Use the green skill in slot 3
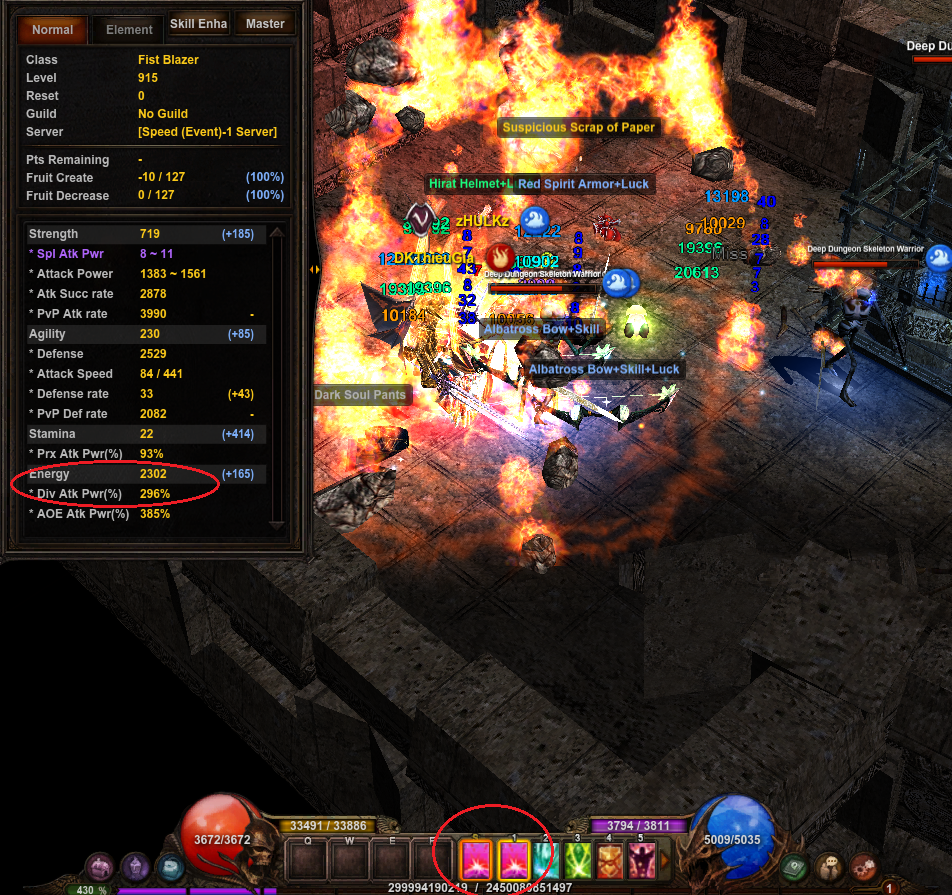Viewport: 952px width, 895px height. click(577, 860)
